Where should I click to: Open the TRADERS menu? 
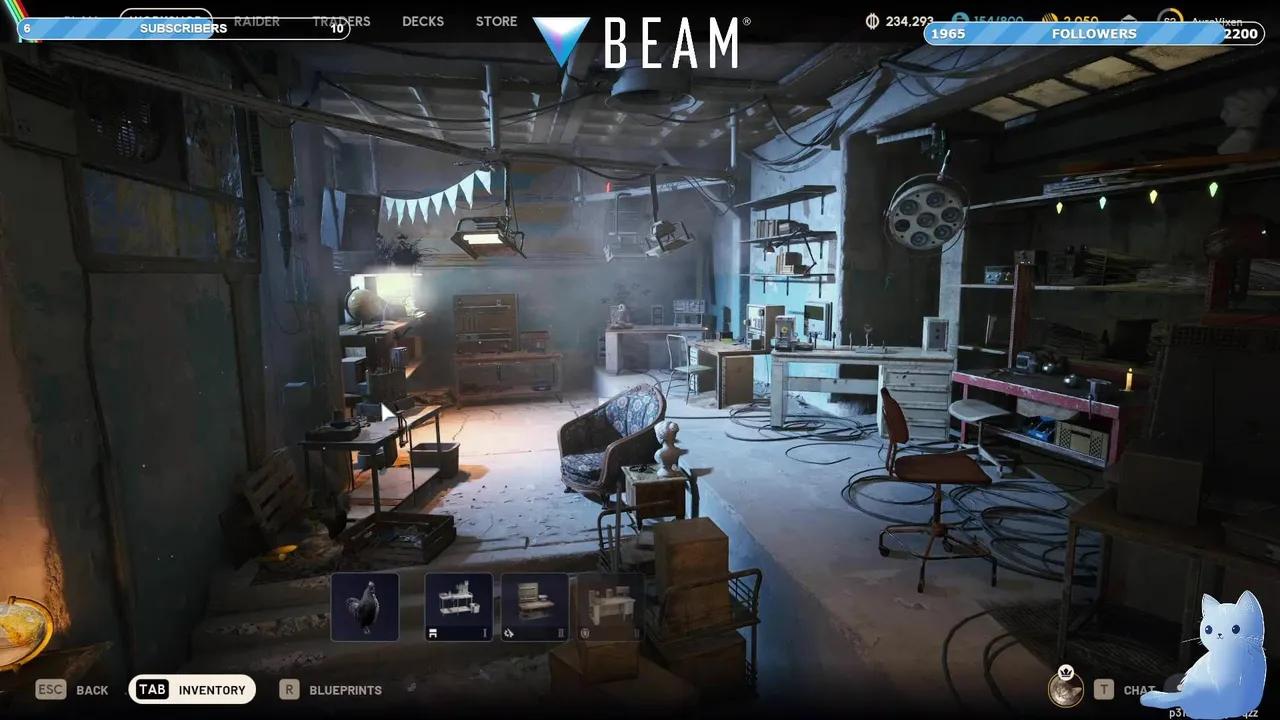coord(342,21)
